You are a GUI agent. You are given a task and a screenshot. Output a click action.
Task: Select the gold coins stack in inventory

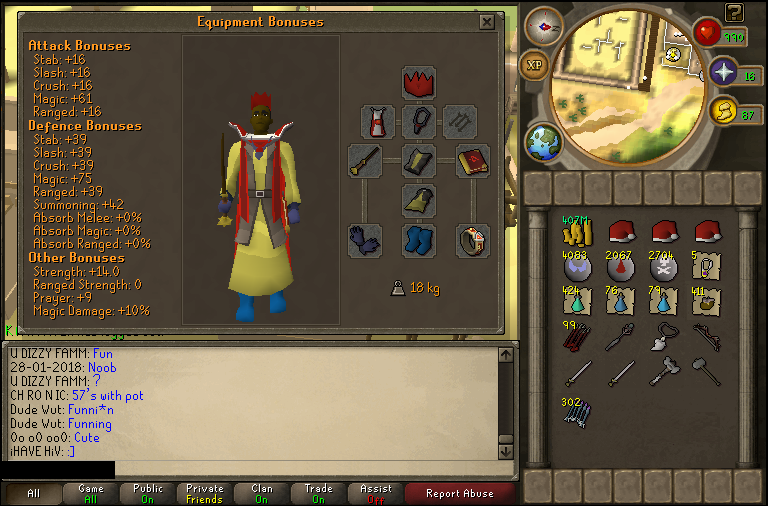(575, 232)
